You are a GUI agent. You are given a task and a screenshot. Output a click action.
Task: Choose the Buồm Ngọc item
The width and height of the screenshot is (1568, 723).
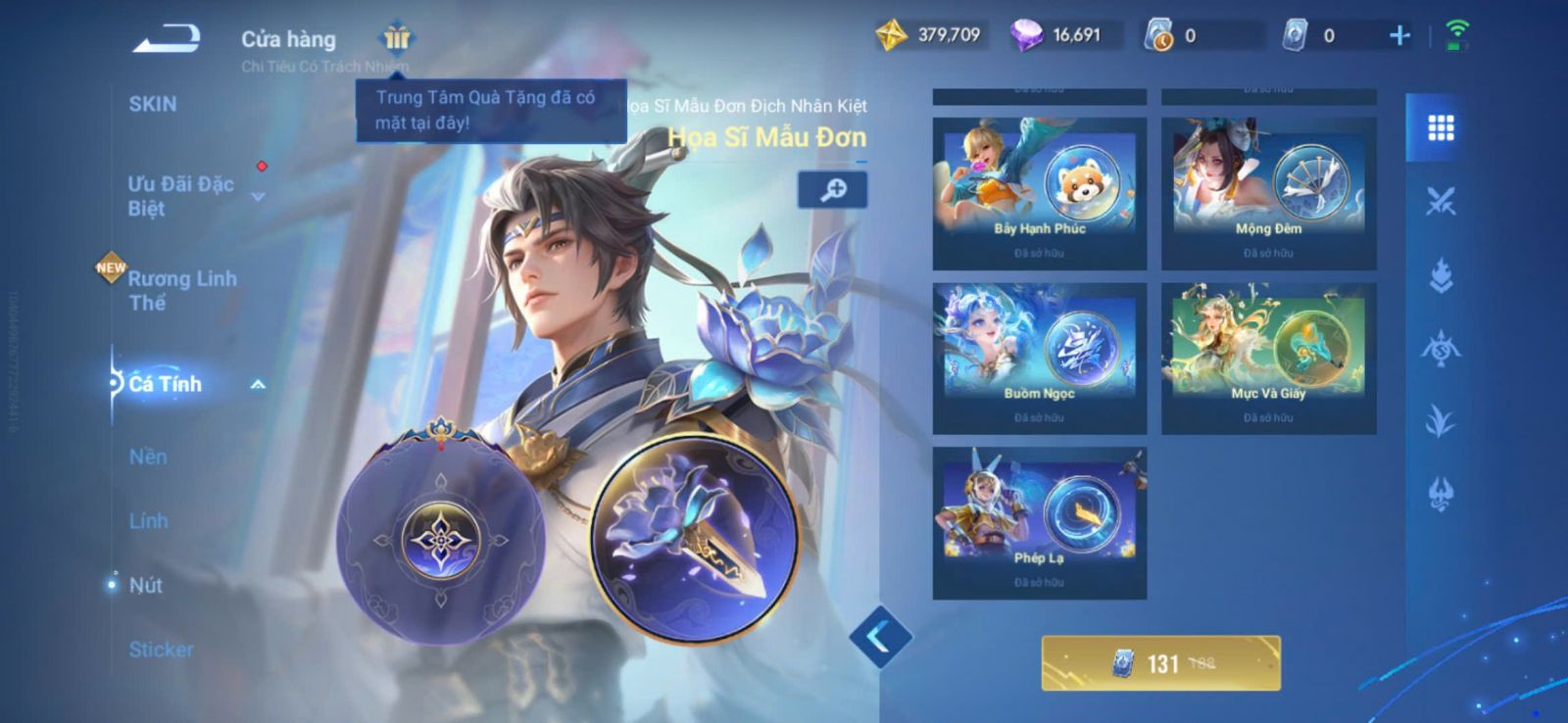coord(1039,358)
